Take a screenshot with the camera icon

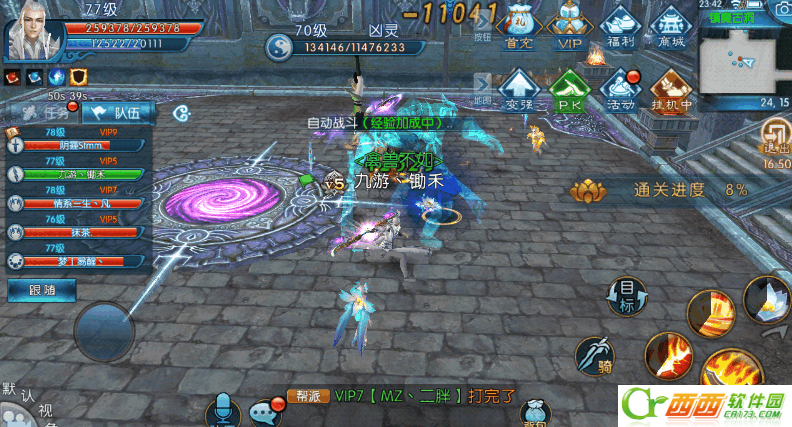[780, 8]
